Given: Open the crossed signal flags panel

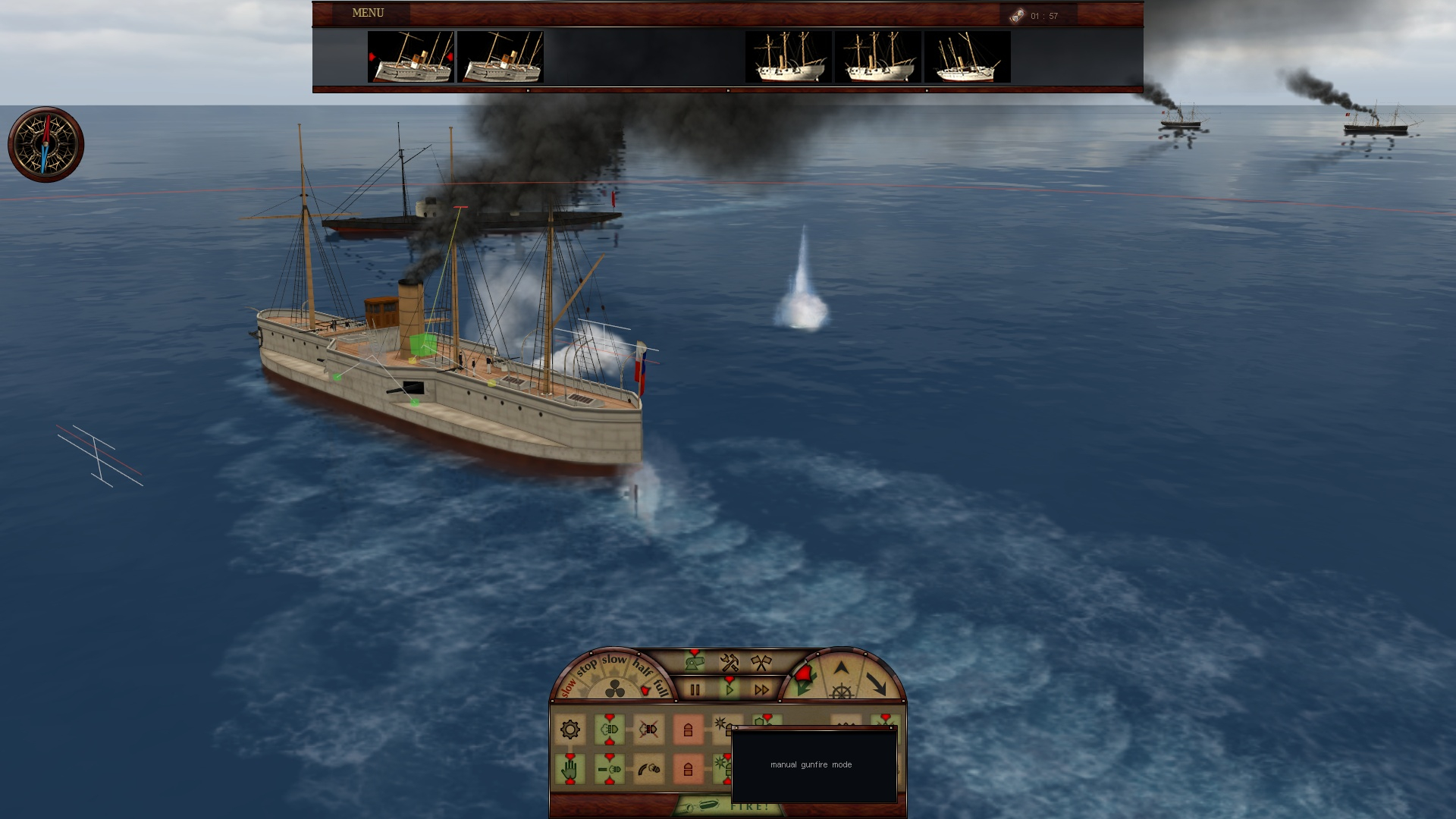Looking at the screenshot, I should click(x=760, y=663).
